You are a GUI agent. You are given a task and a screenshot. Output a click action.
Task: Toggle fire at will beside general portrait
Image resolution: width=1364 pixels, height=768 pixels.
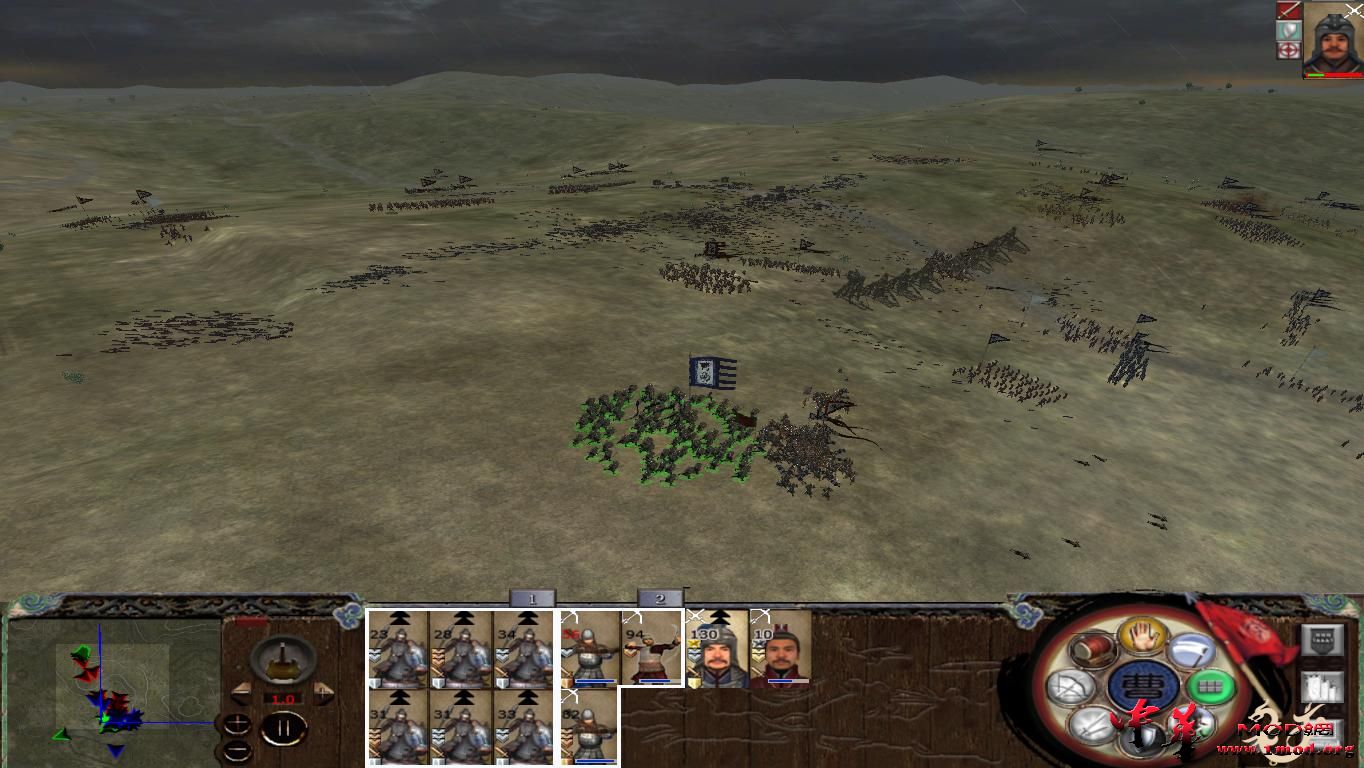[x=1287, y=49]
